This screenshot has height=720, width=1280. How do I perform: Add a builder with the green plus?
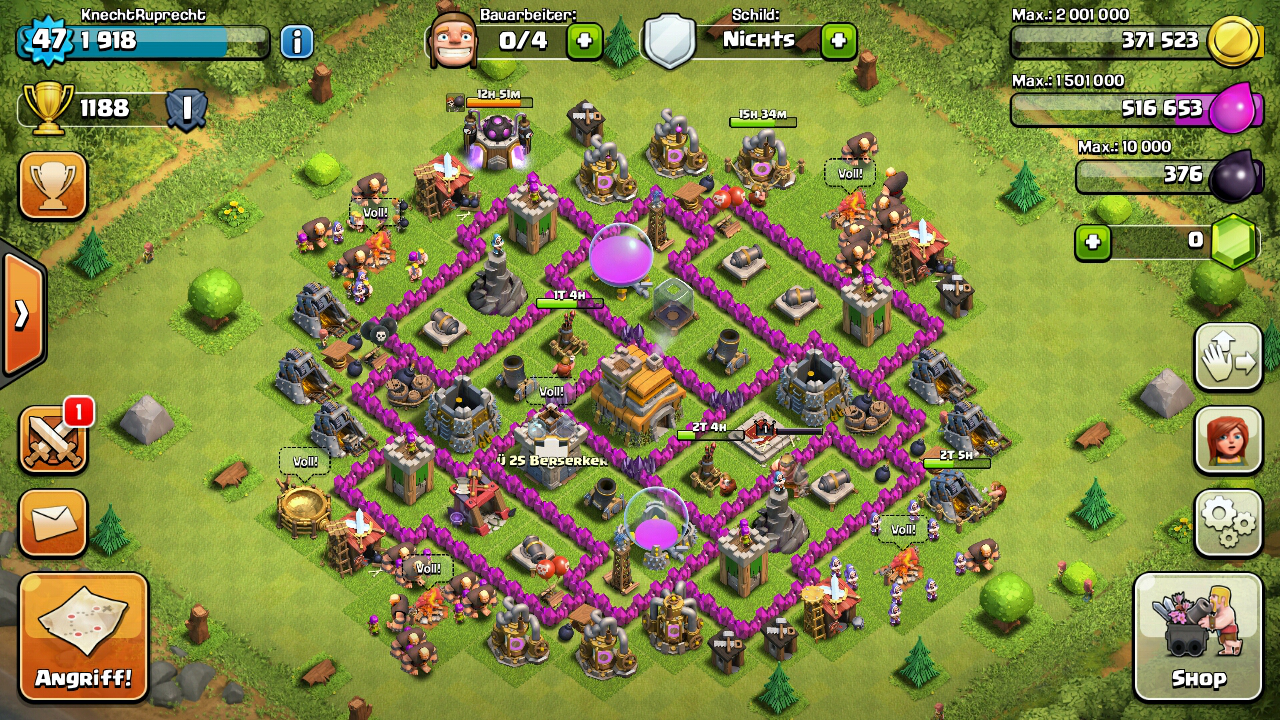[x=585, y=41]
